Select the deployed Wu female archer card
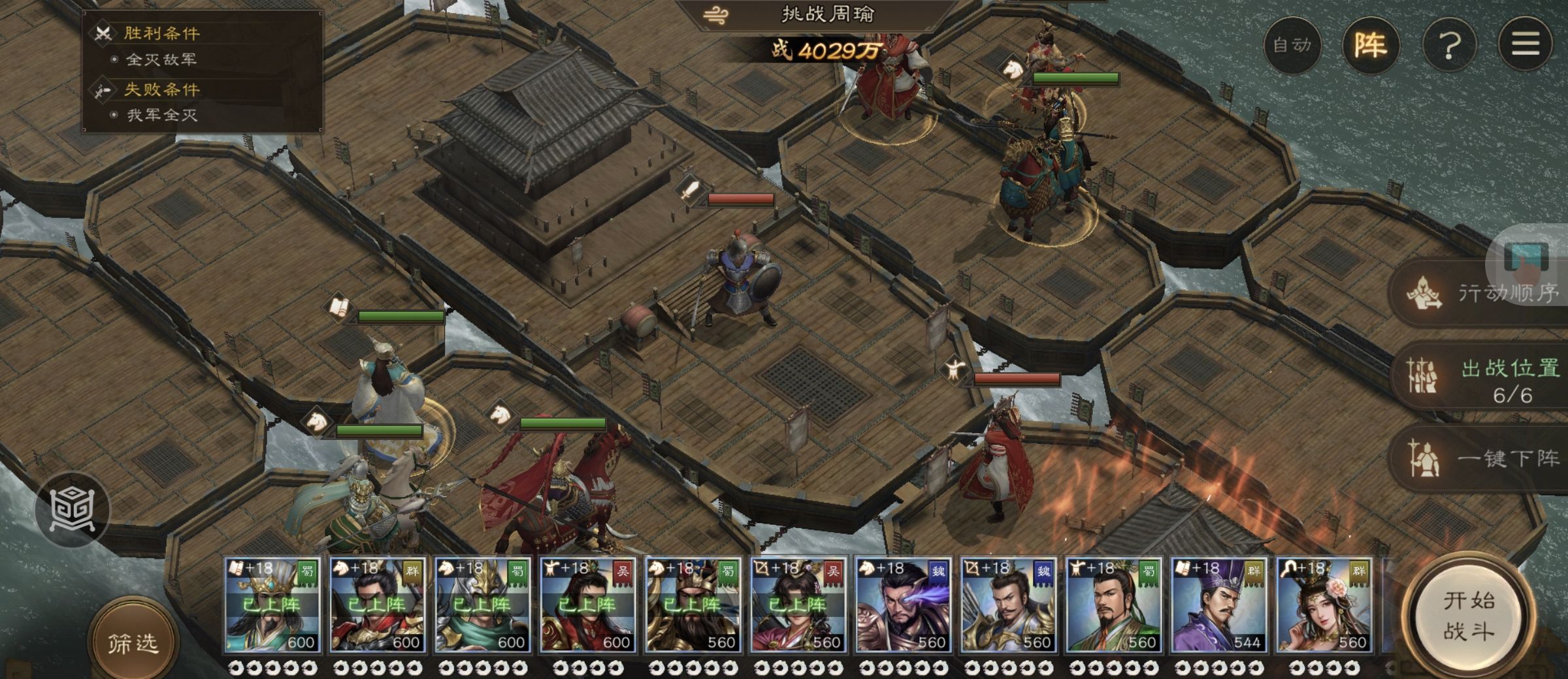The height and width of the screenshot is (679, 1568). pyautogui.click(x=798, y=605)
